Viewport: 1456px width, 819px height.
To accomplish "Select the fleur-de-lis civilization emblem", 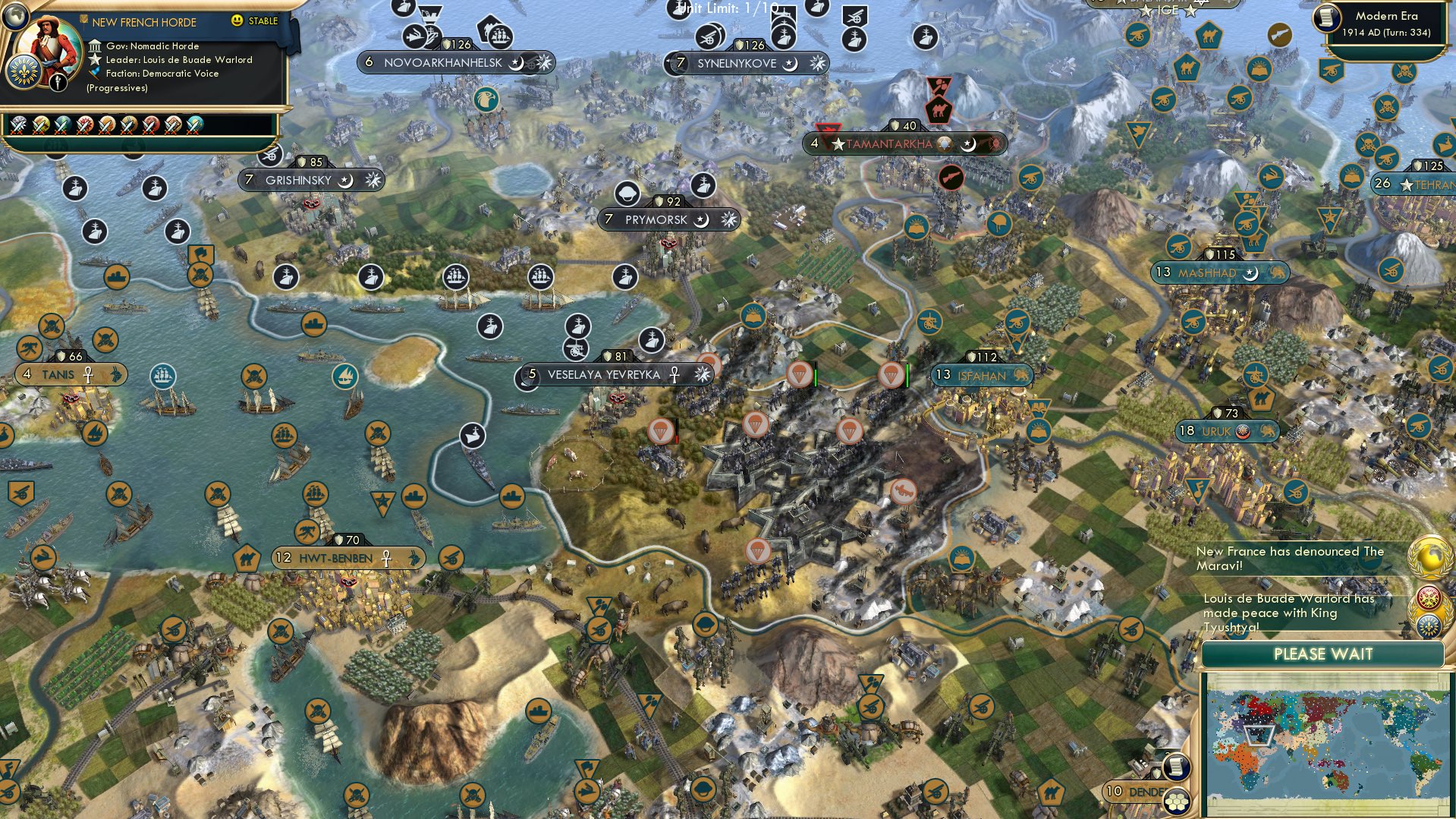I will point(24,72).
